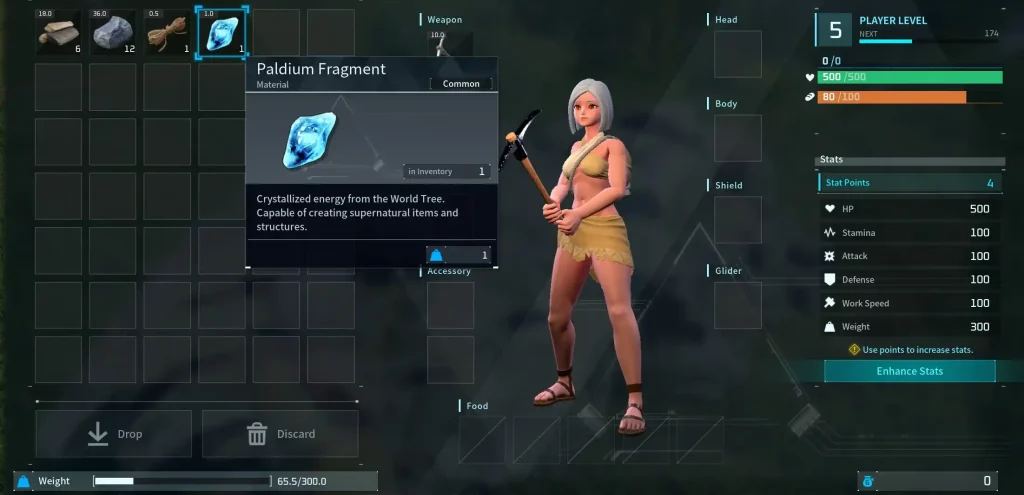The height and width of the screenshot is (495, 1024).
Task: Select the stone inventory slot
Action: pos(113,34)
